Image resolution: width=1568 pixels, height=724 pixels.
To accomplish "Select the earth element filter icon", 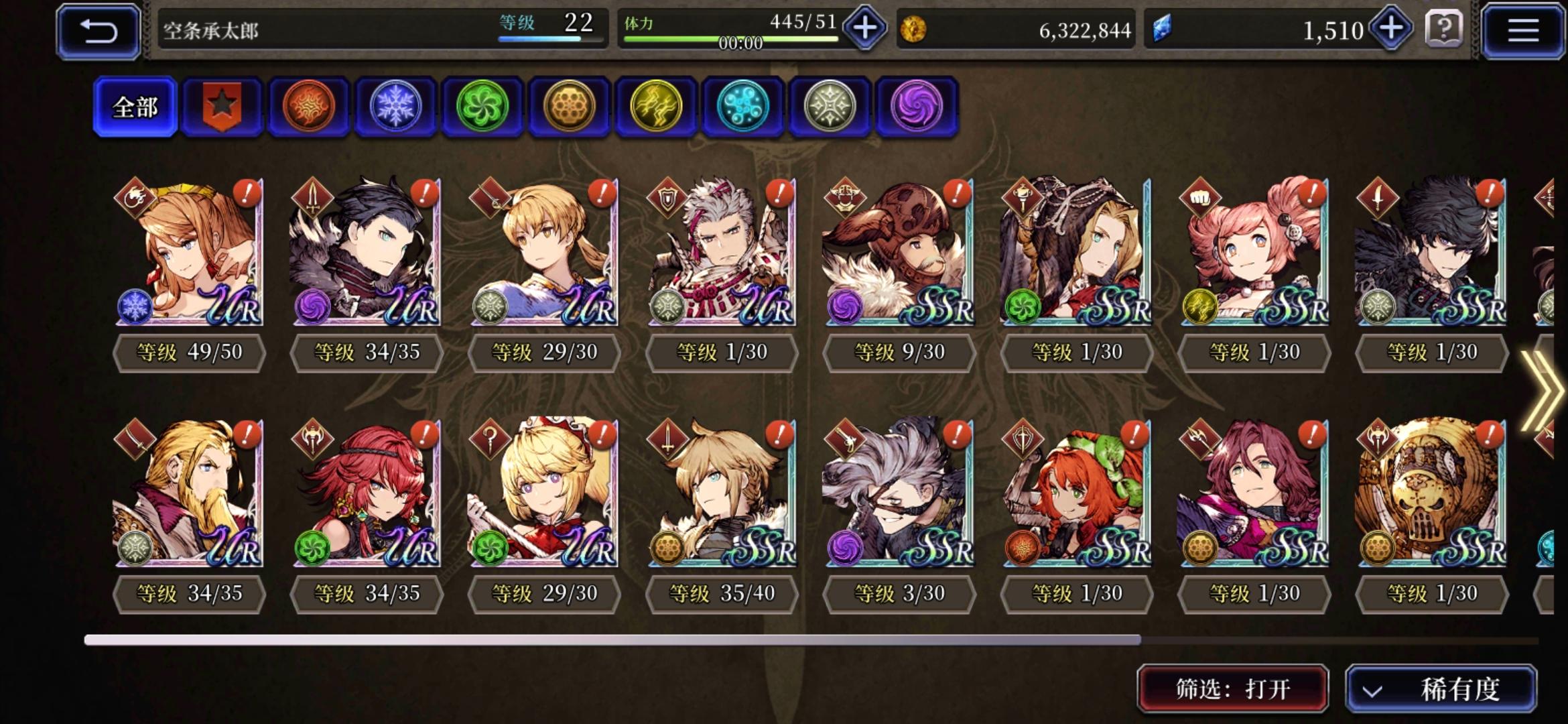I will (569, 107).
